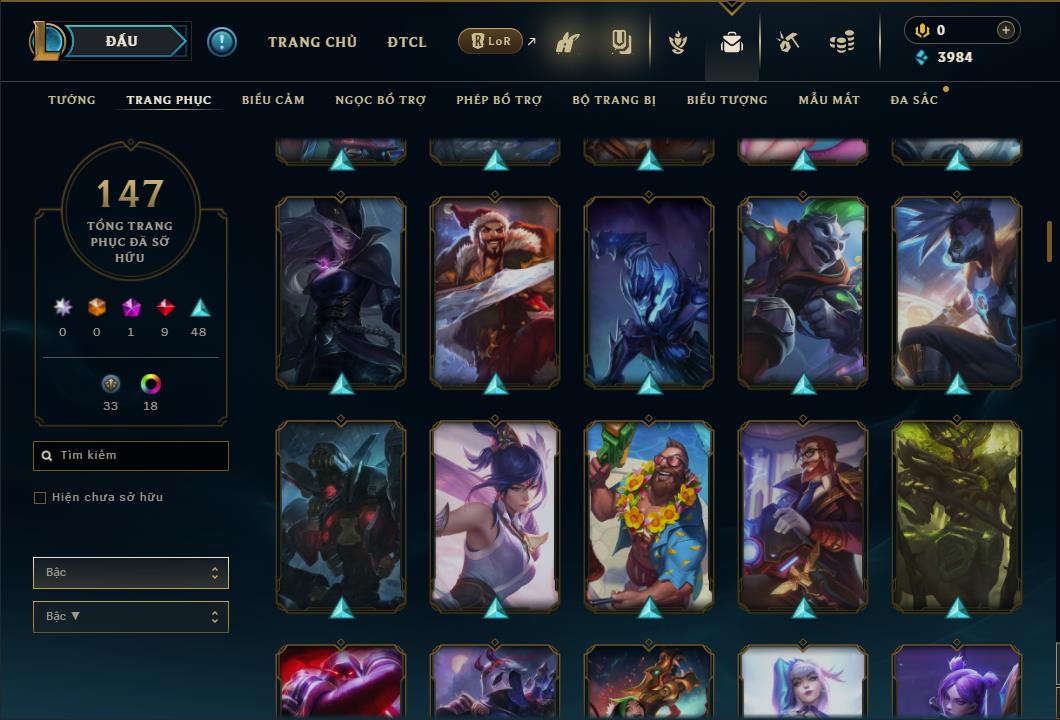Select the Santa hat Draven skin card
The height and width of the screenshot is (720, 1060).
click(495, 291)
